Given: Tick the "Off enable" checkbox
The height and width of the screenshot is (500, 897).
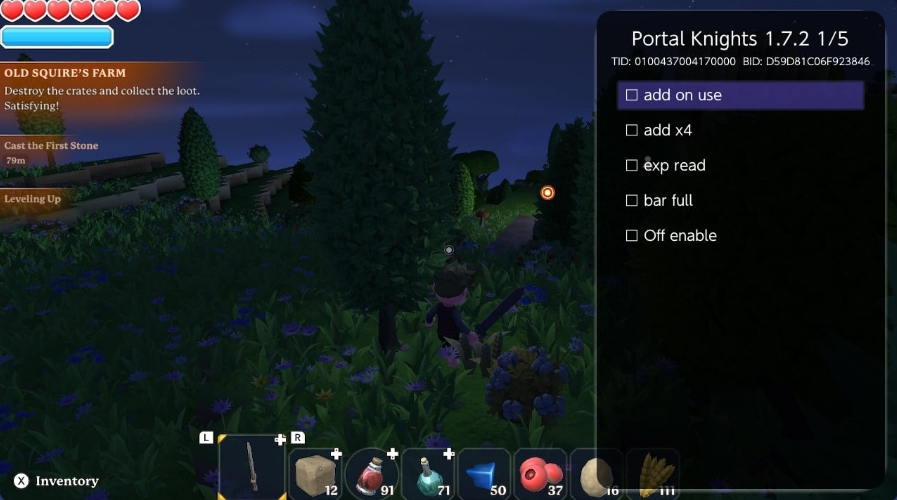Looking at the screenshot, I should [632, 235].
